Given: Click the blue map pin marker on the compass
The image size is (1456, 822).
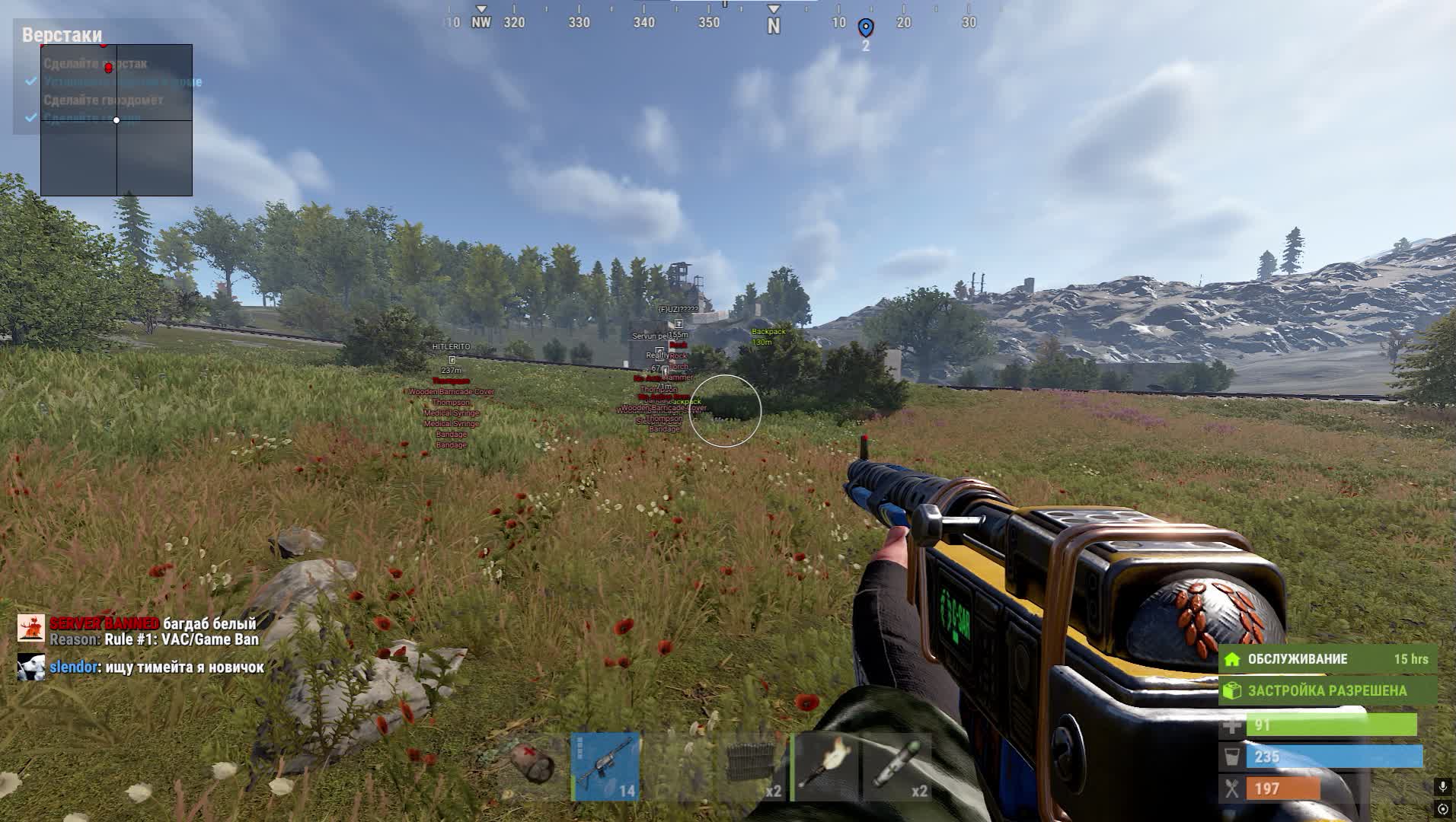Looking at the screenshot, I should click(x=864, y=24).
